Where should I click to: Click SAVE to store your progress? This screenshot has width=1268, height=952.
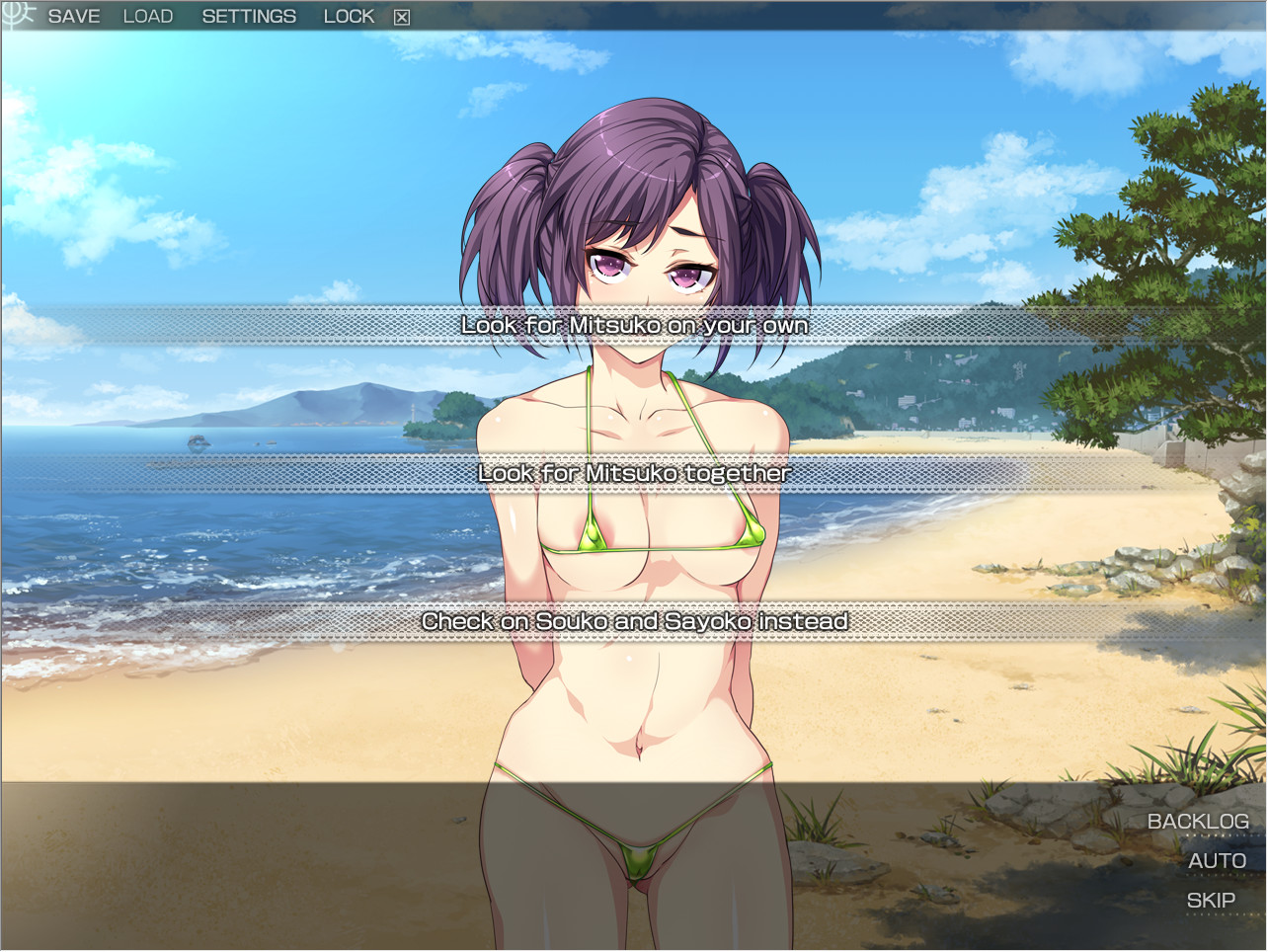click(x=73, y=16)
